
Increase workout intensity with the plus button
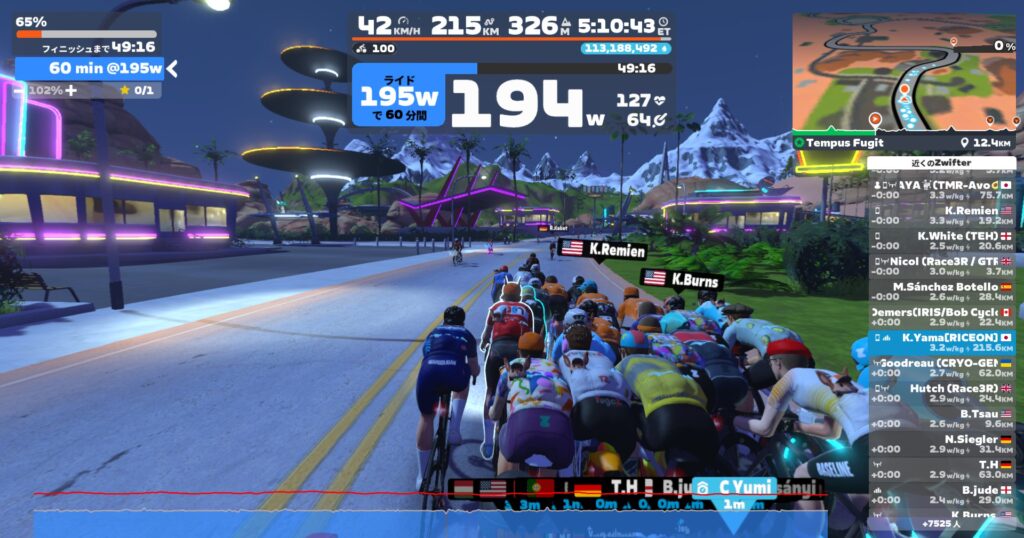click(71, 90)
